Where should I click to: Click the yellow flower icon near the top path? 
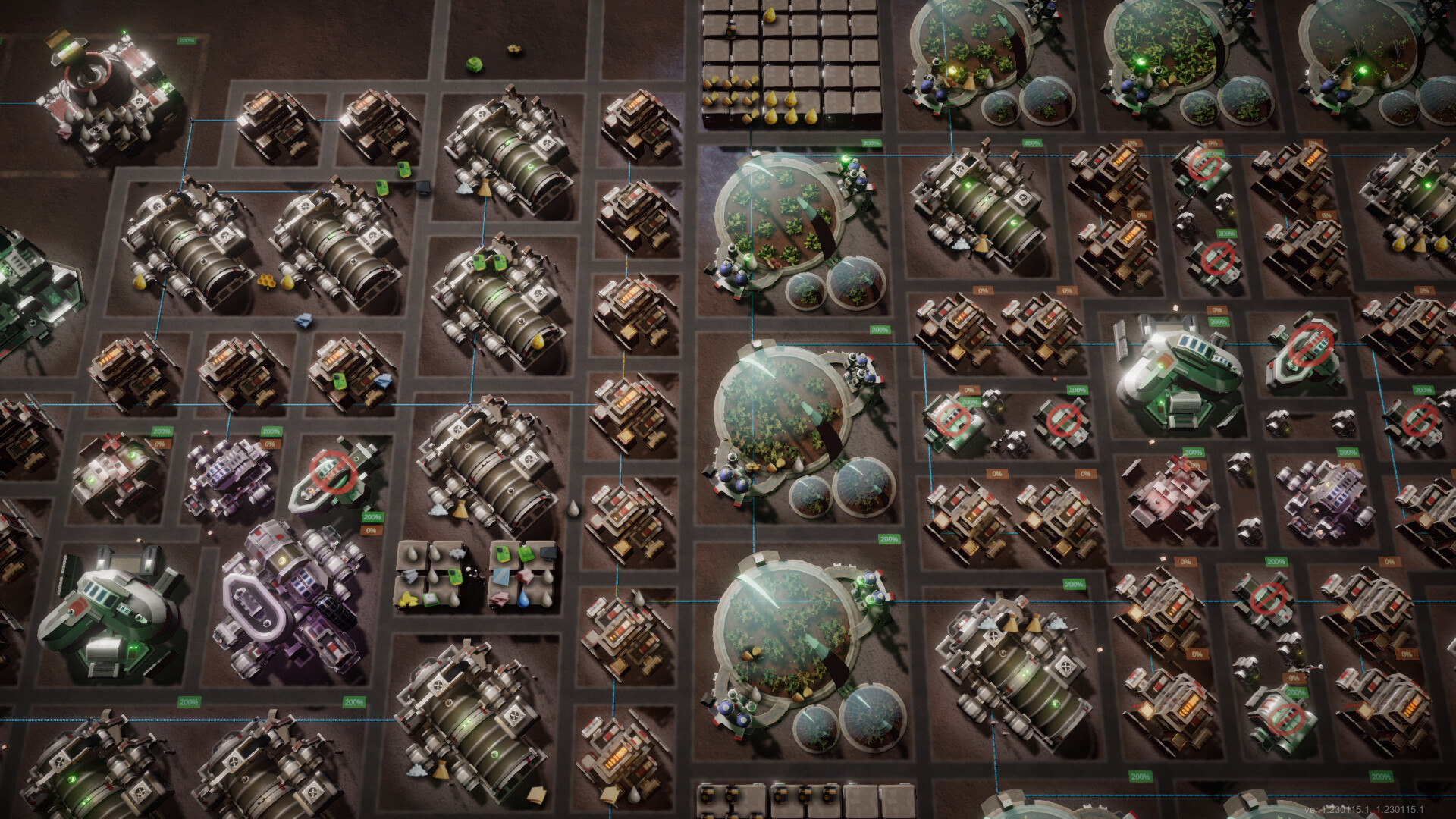tap(516, 47)
